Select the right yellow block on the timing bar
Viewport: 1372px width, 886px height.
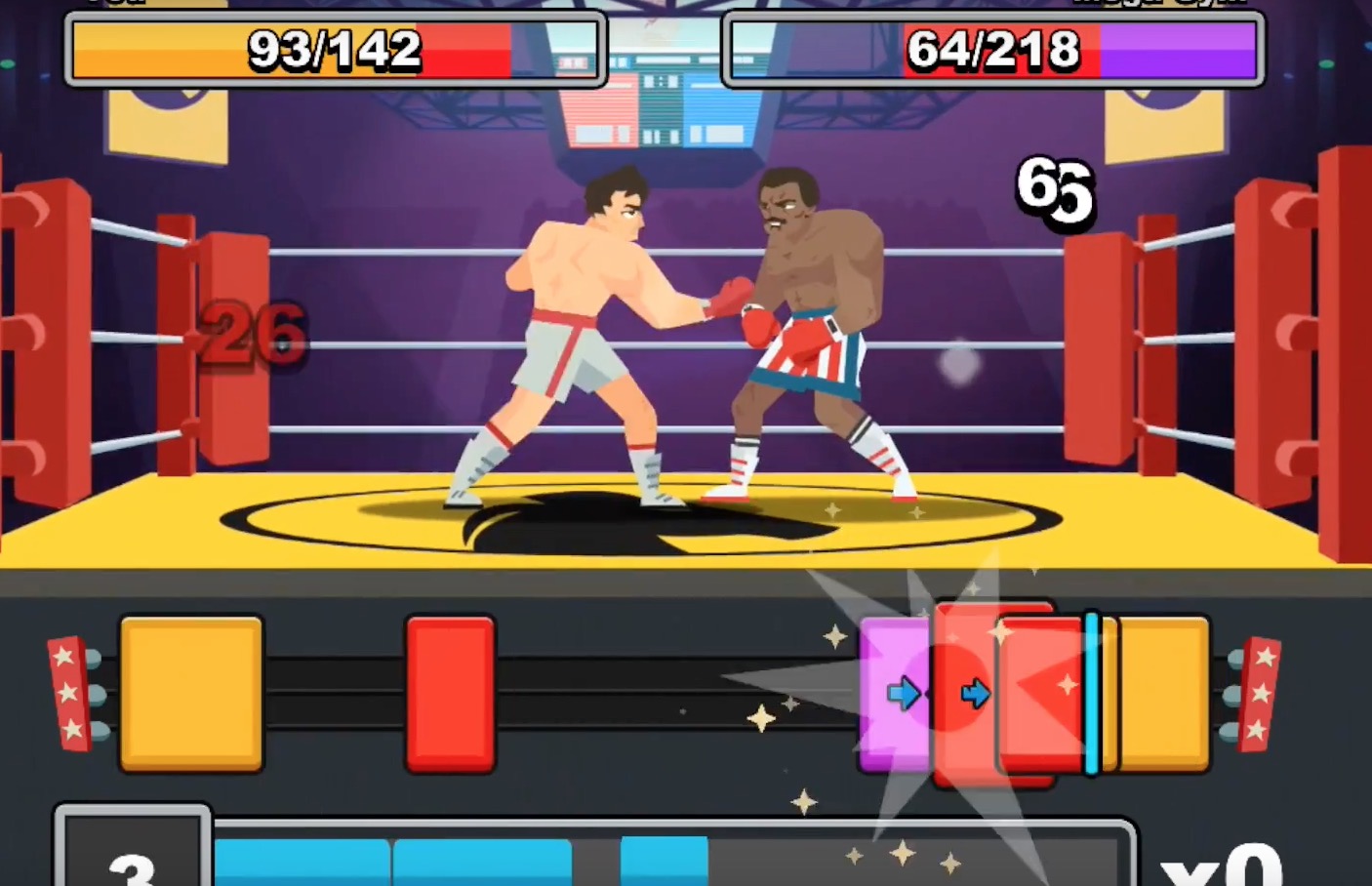pyautogui.click(x=1161, y=693)
